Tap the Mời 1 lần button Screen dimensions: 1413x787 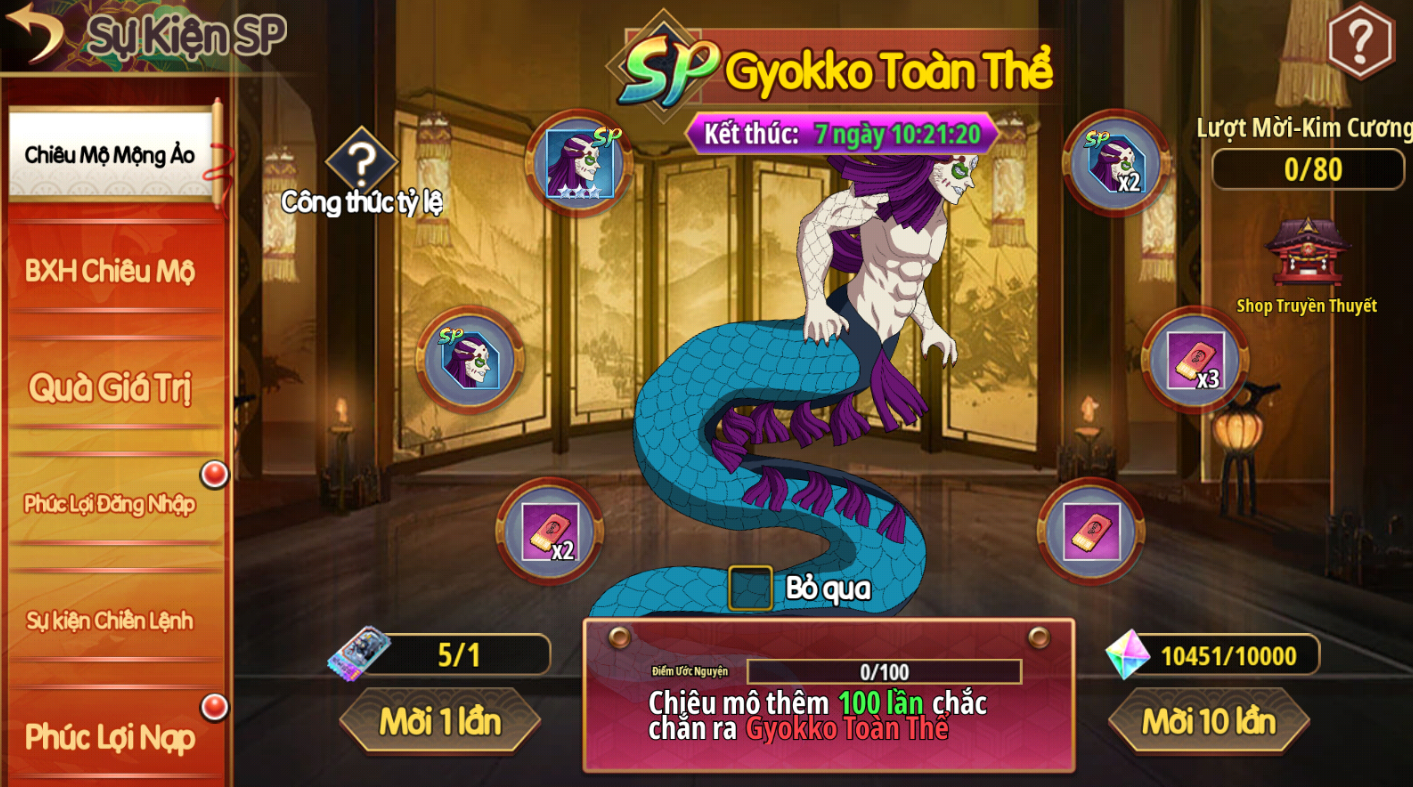[x=440, y=721]
